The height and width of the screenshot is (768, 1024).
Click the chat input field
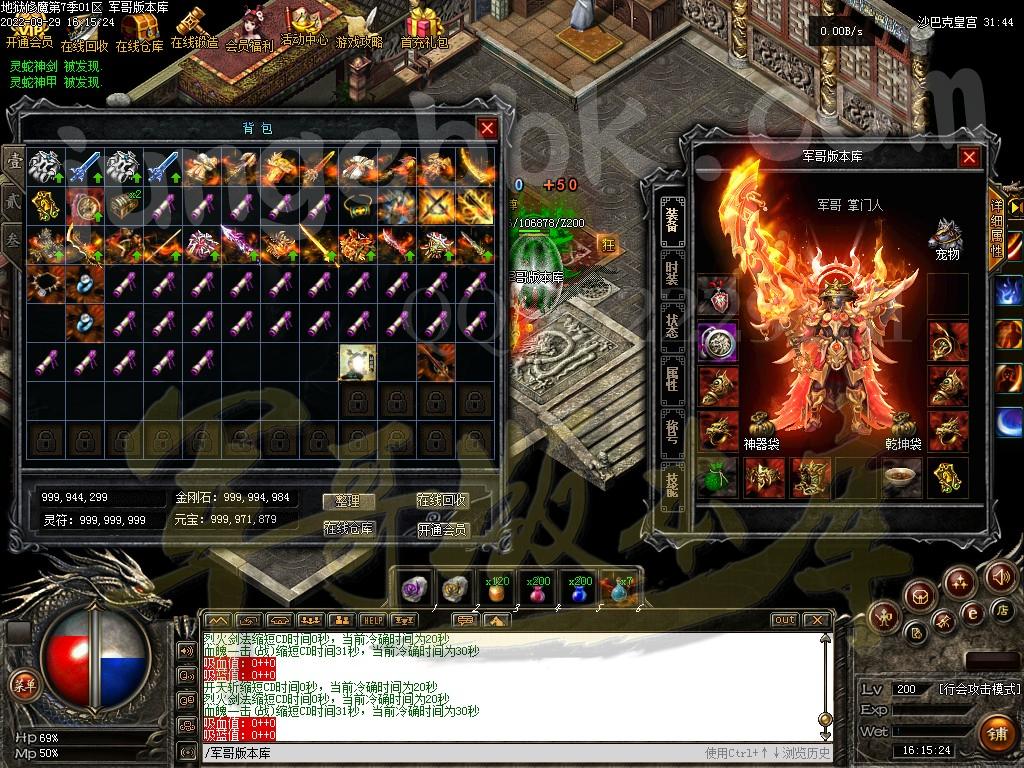coord(450,753)
